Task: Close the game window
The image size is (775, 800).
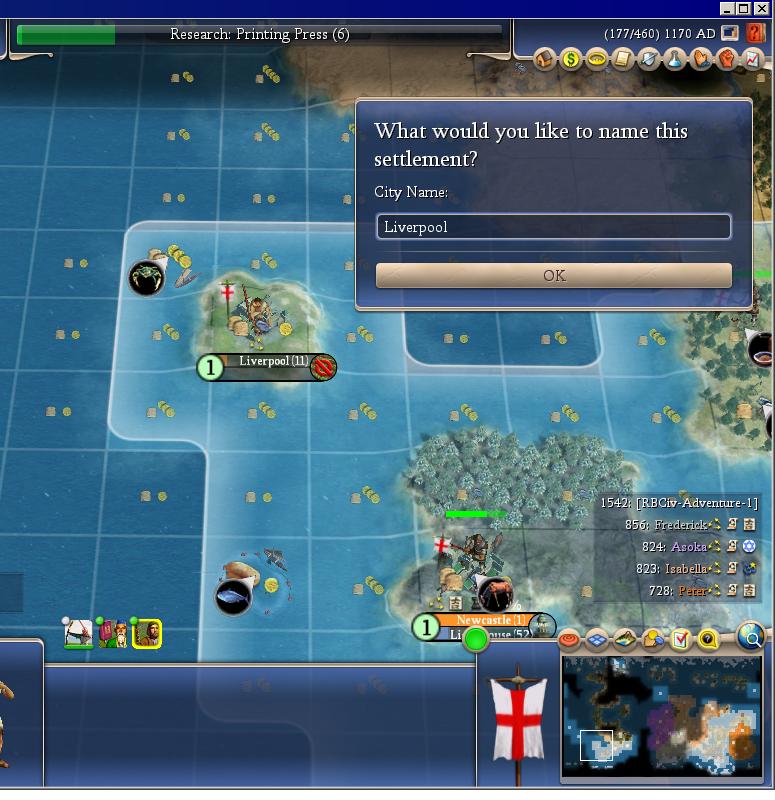Action: tap(763, 9)
